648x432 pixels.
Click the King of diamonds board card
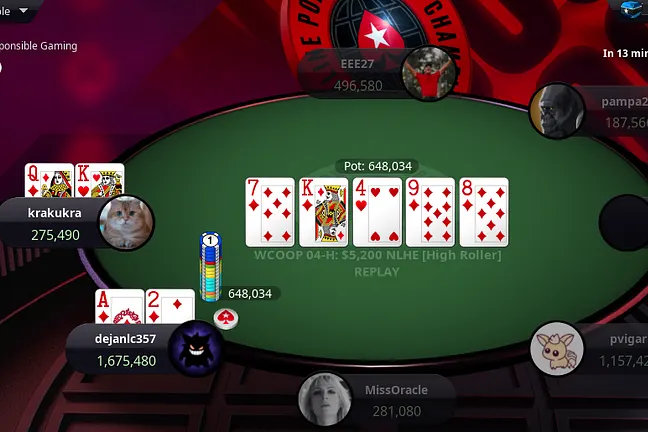(x=323, y=212)
